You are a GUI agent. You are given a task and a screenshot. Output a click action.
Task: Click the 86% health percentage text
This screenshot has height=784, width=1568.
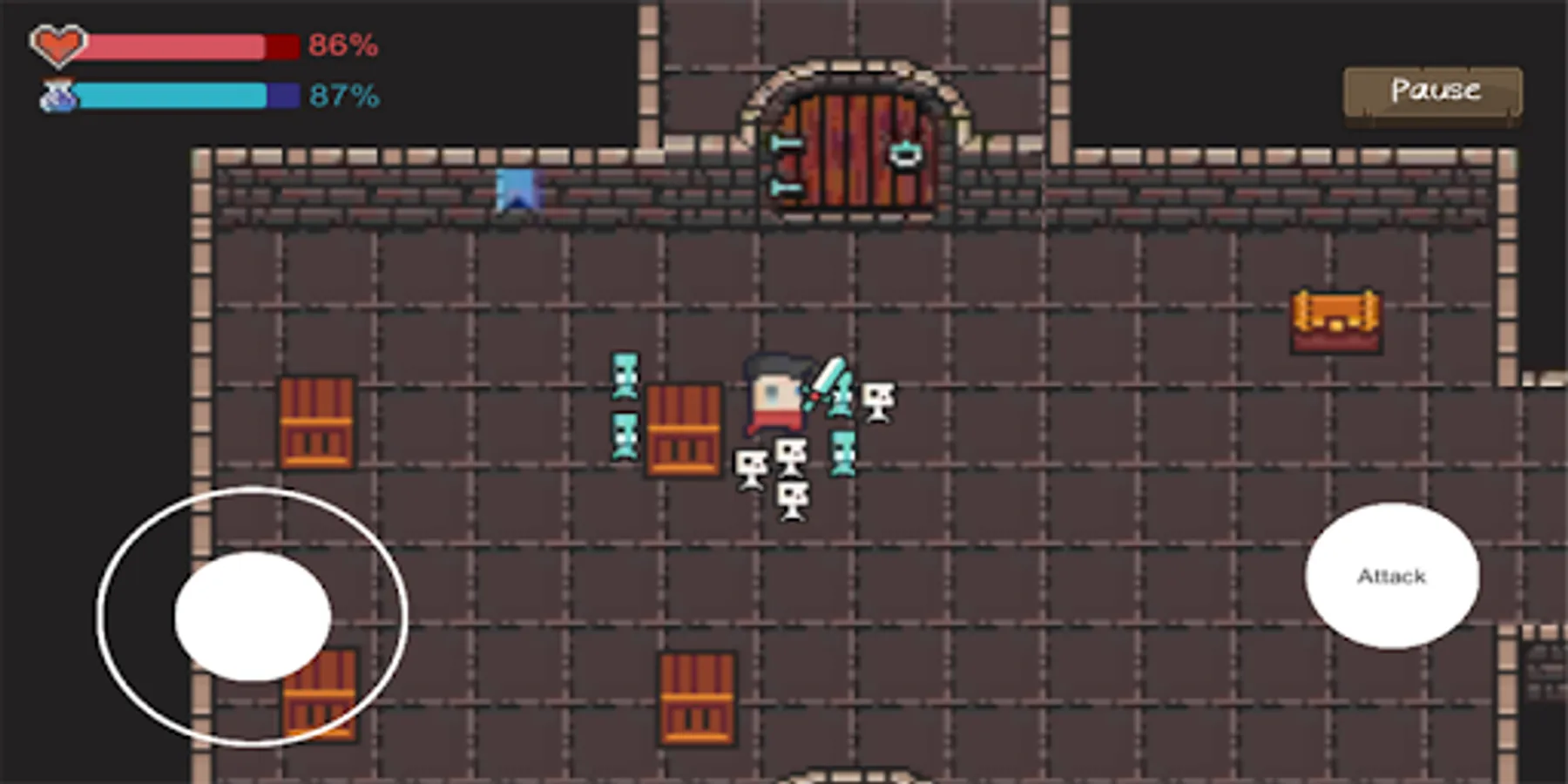pyautogui.click(x=343, y=44)
